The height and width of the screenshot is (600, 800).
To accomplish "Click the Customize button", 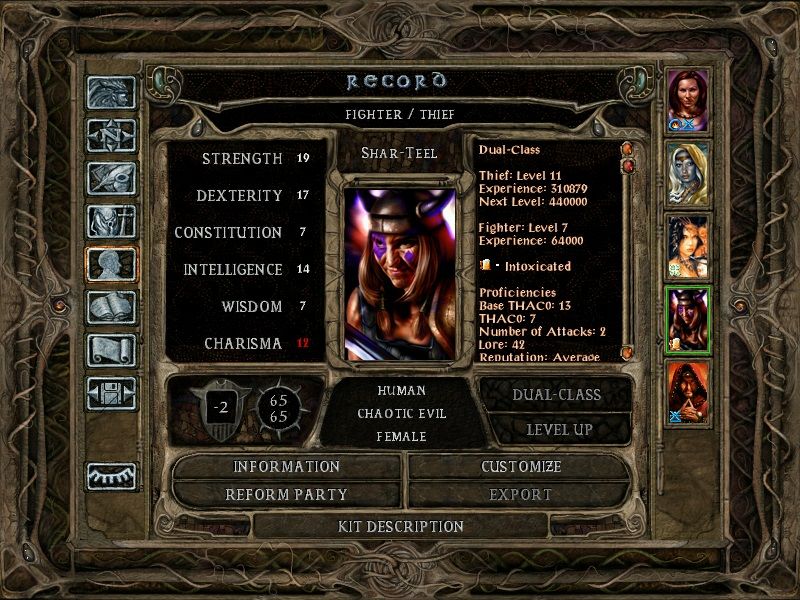I will [x=520, y=467].
